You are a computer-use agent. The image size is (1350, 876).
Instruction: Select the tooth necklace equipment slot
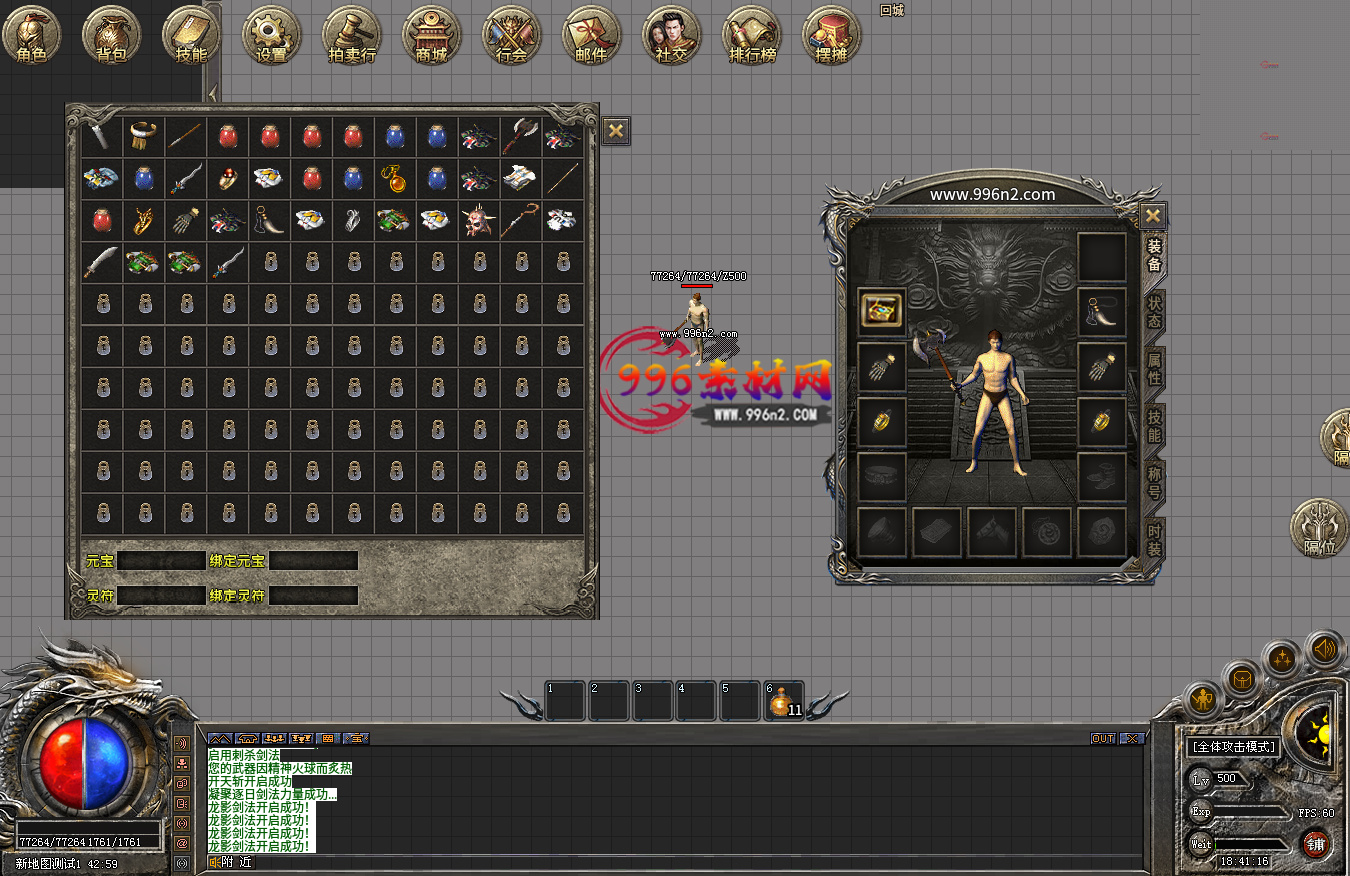(1102, 312)
